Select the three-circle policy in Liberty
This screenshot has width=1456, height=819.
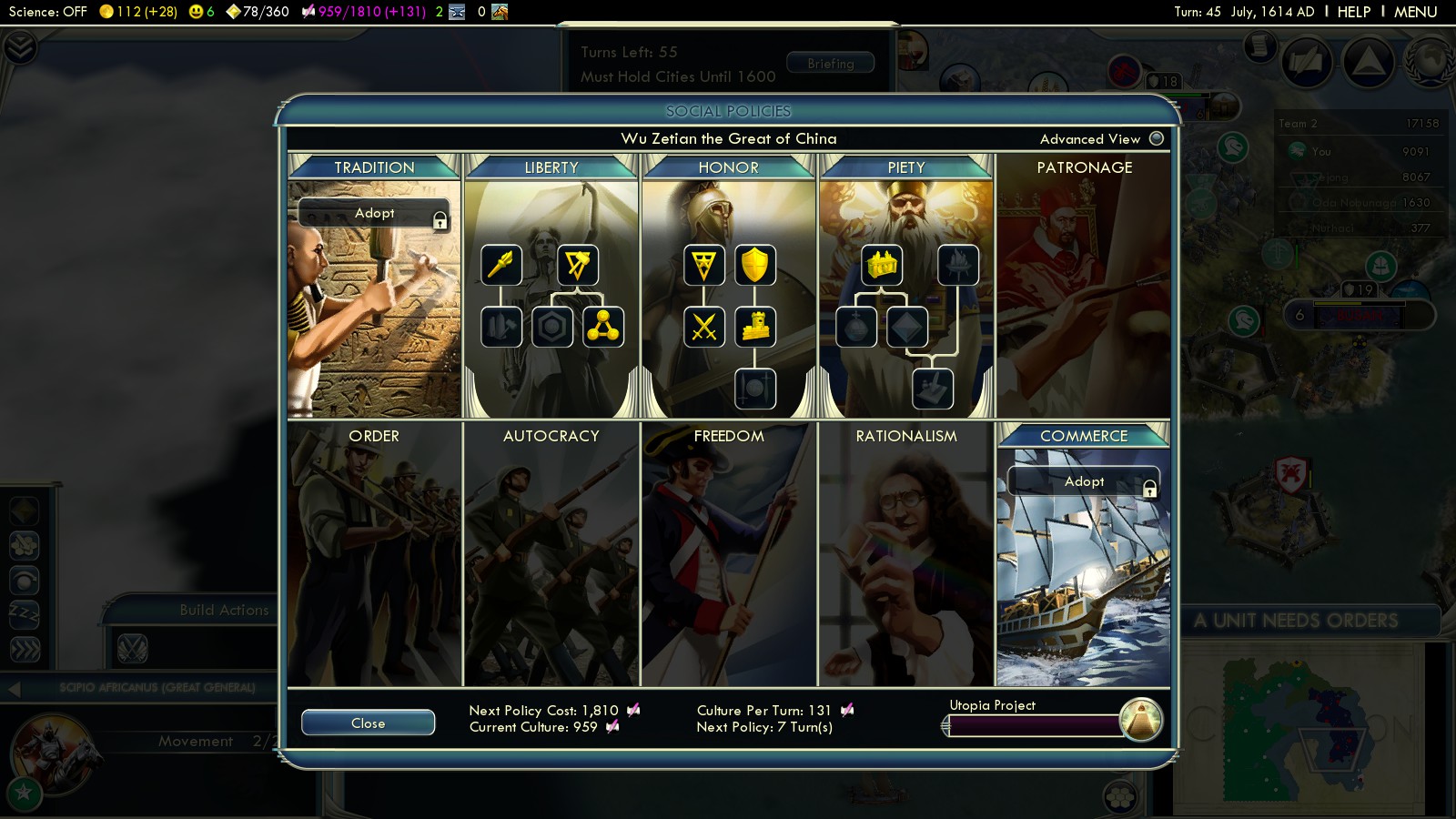[x=603, y=328]
